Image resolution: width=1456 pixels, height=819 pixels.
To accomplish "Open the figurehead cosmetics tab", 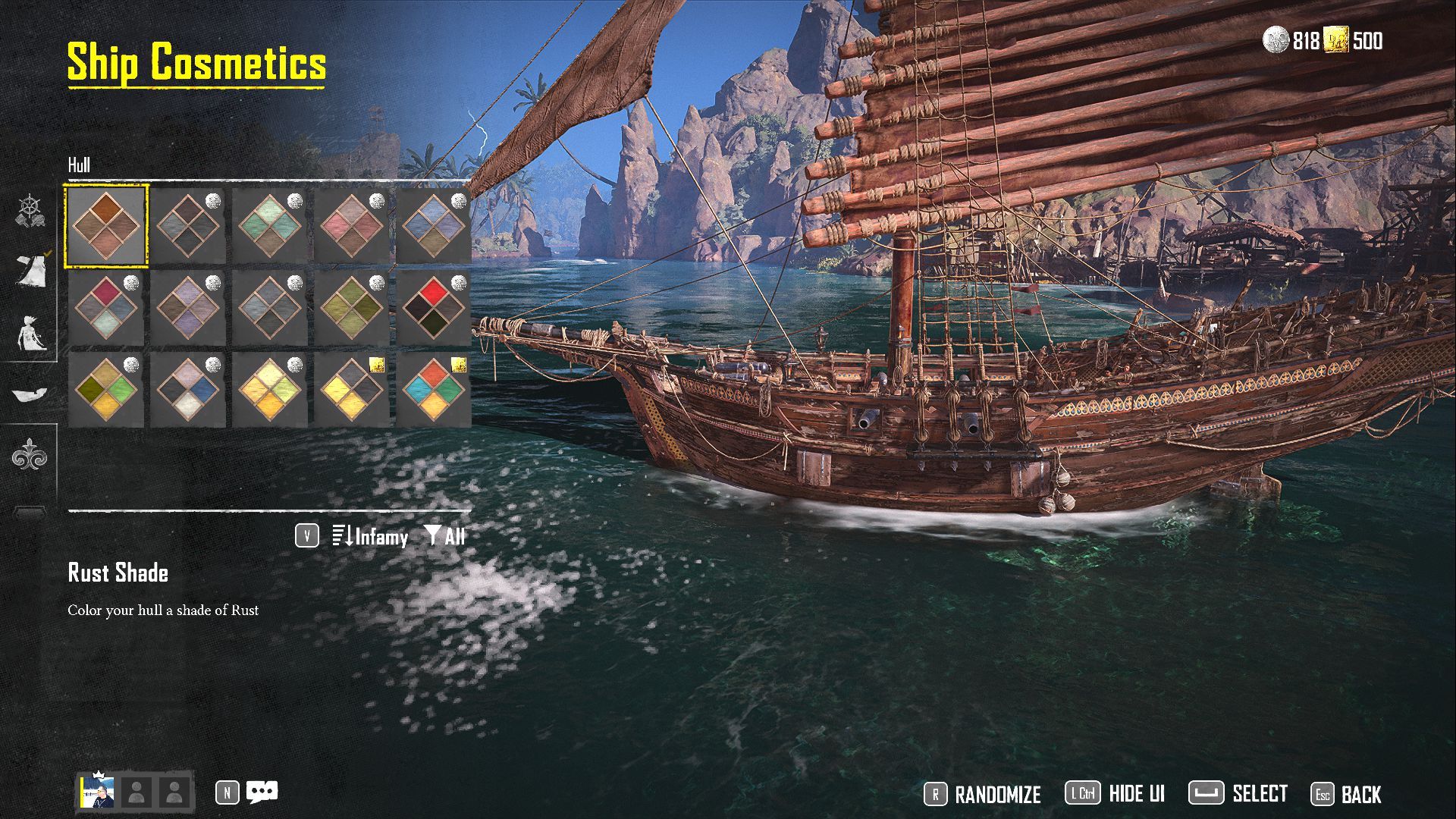I will (x=32, y=332).
